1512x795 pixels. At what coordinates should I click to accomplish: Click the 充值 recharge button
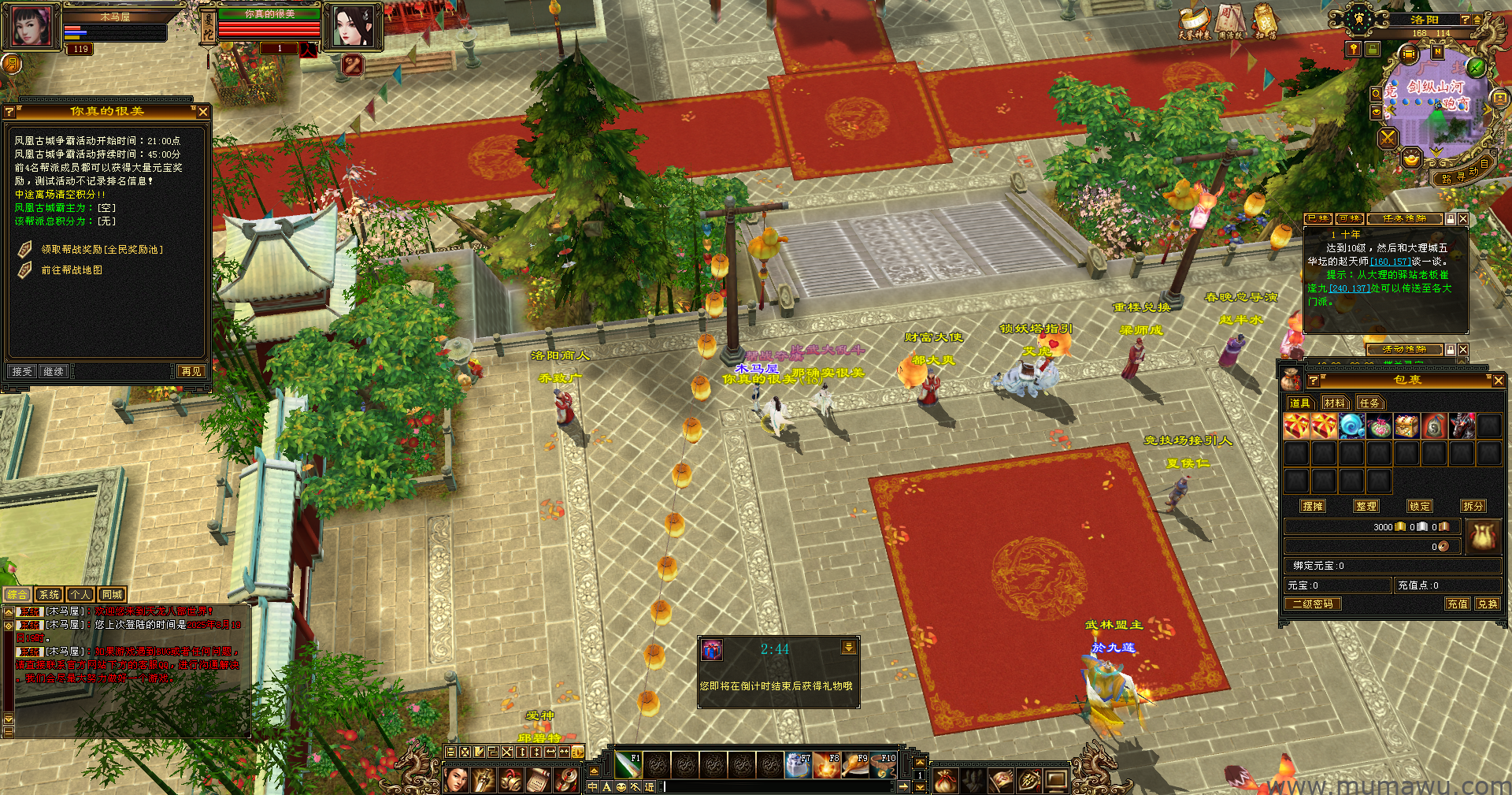[1457, 604]
